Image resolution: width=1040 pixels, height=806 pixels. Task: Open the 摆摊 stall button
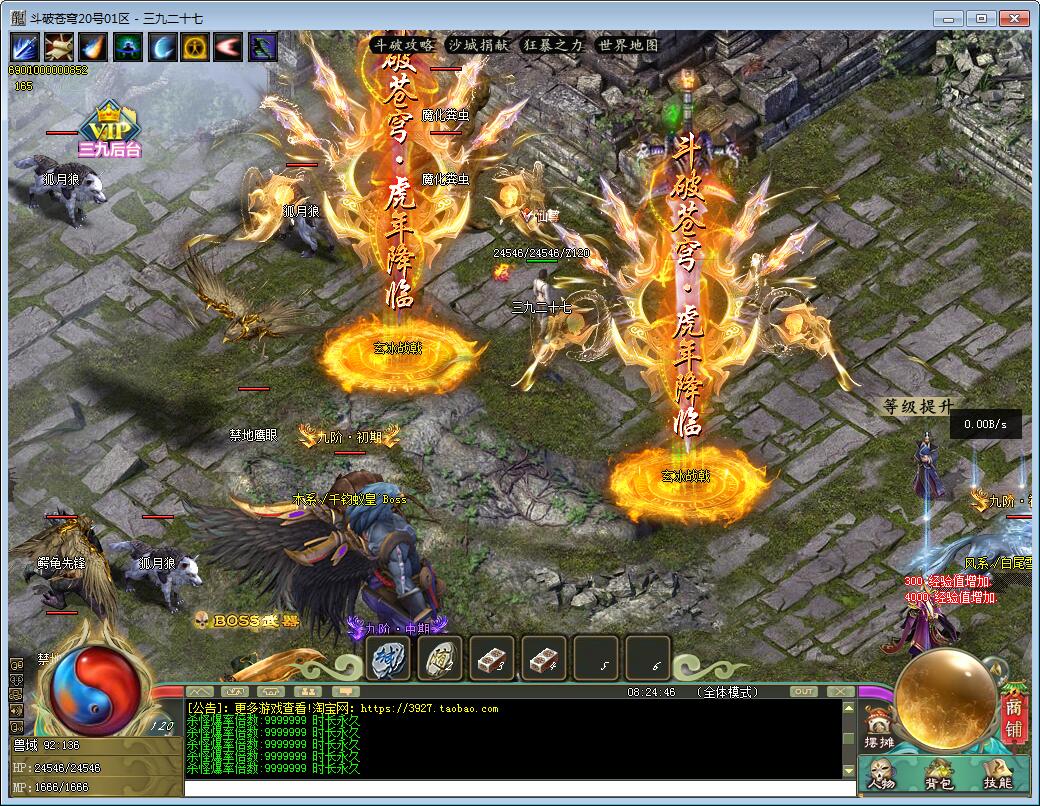click(x=878, y=729)
